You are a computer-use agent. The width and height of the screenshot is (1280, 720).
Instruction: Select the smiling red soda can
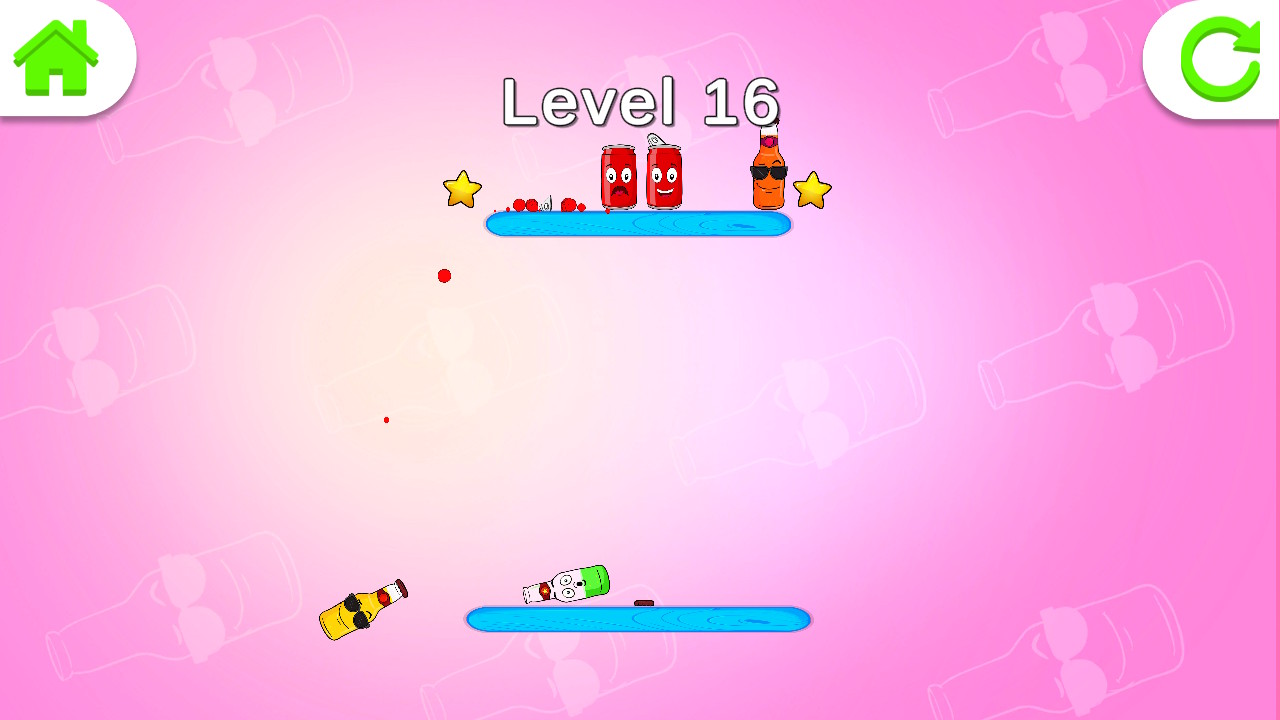[x=662, y=178]
